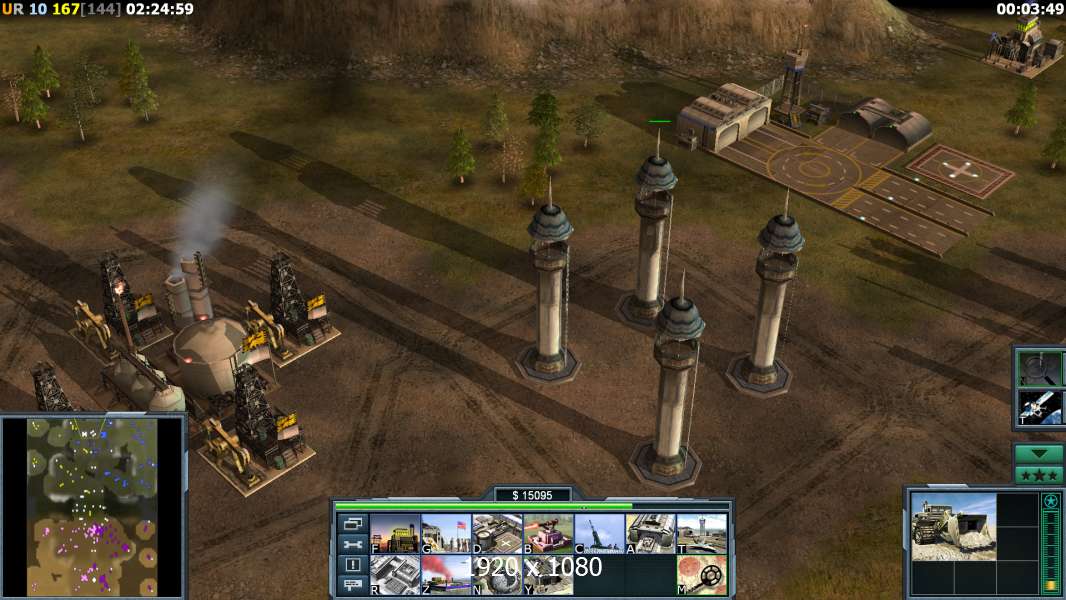Open the three-star general's promotions button
The width and height of the screenshot is (1066, 600).
1039,475
